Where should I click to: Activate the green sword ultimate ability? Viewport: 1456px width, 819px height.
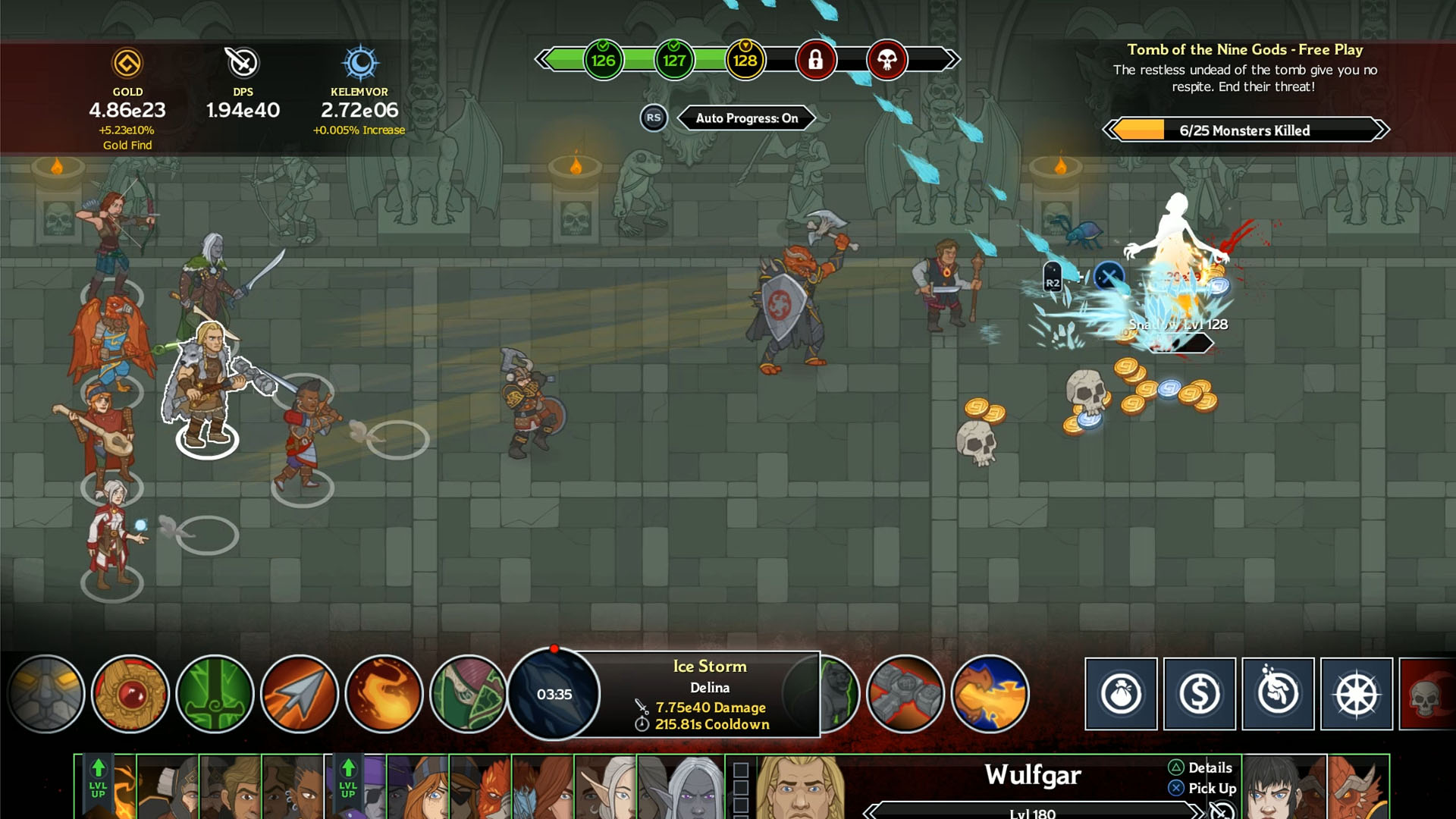(x=215, y=694)
